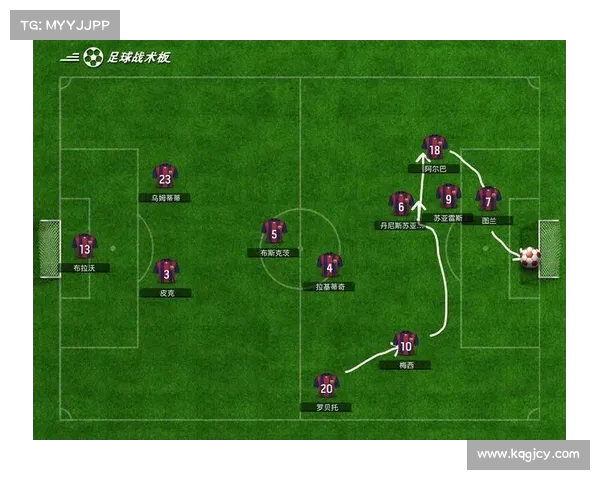Click the tactics board soccer ball logo
This screenshot has width=600, height=480.
click(x=93, y=58)
